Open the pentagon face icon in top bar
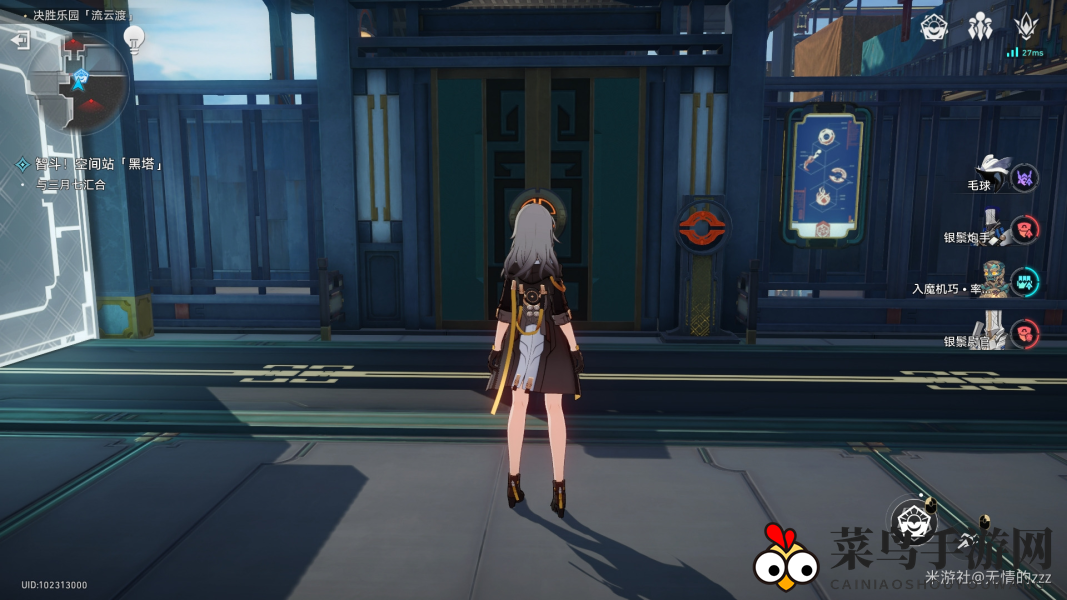 click(935, 27)
